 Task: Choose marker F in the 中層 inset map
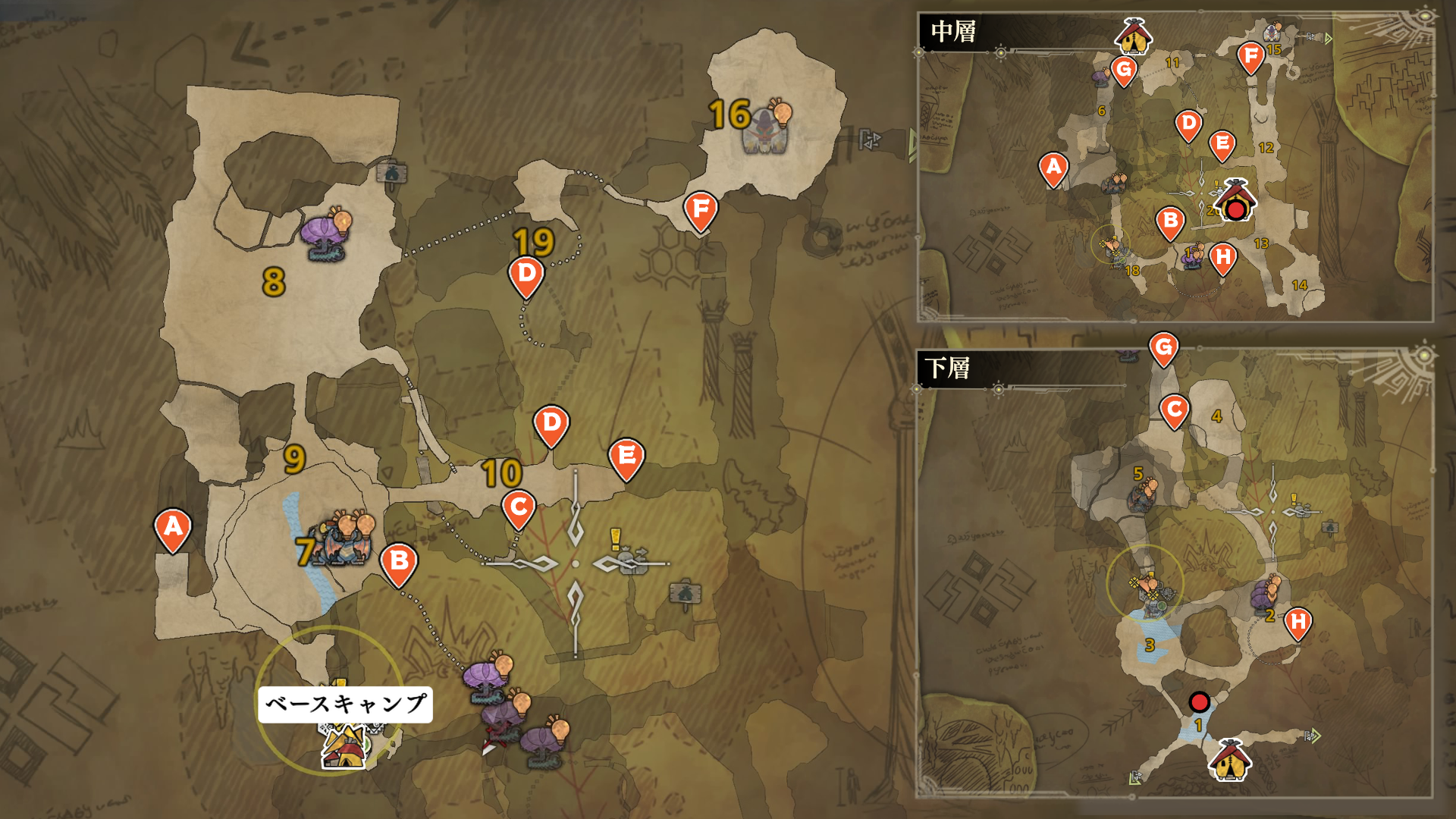1251,56
